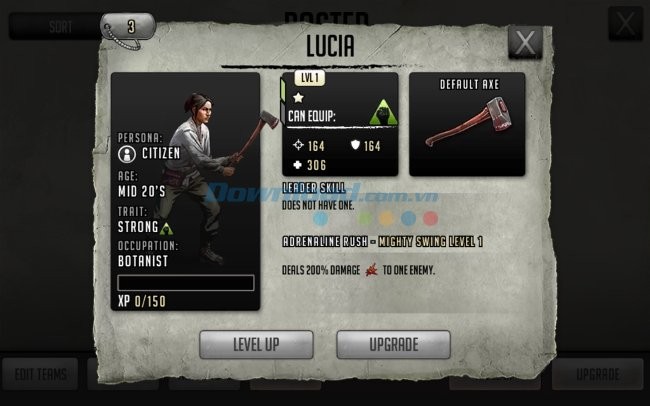Close the Roster screen with the background X
This screenshot has width=650, height=406.
(625, 23)
